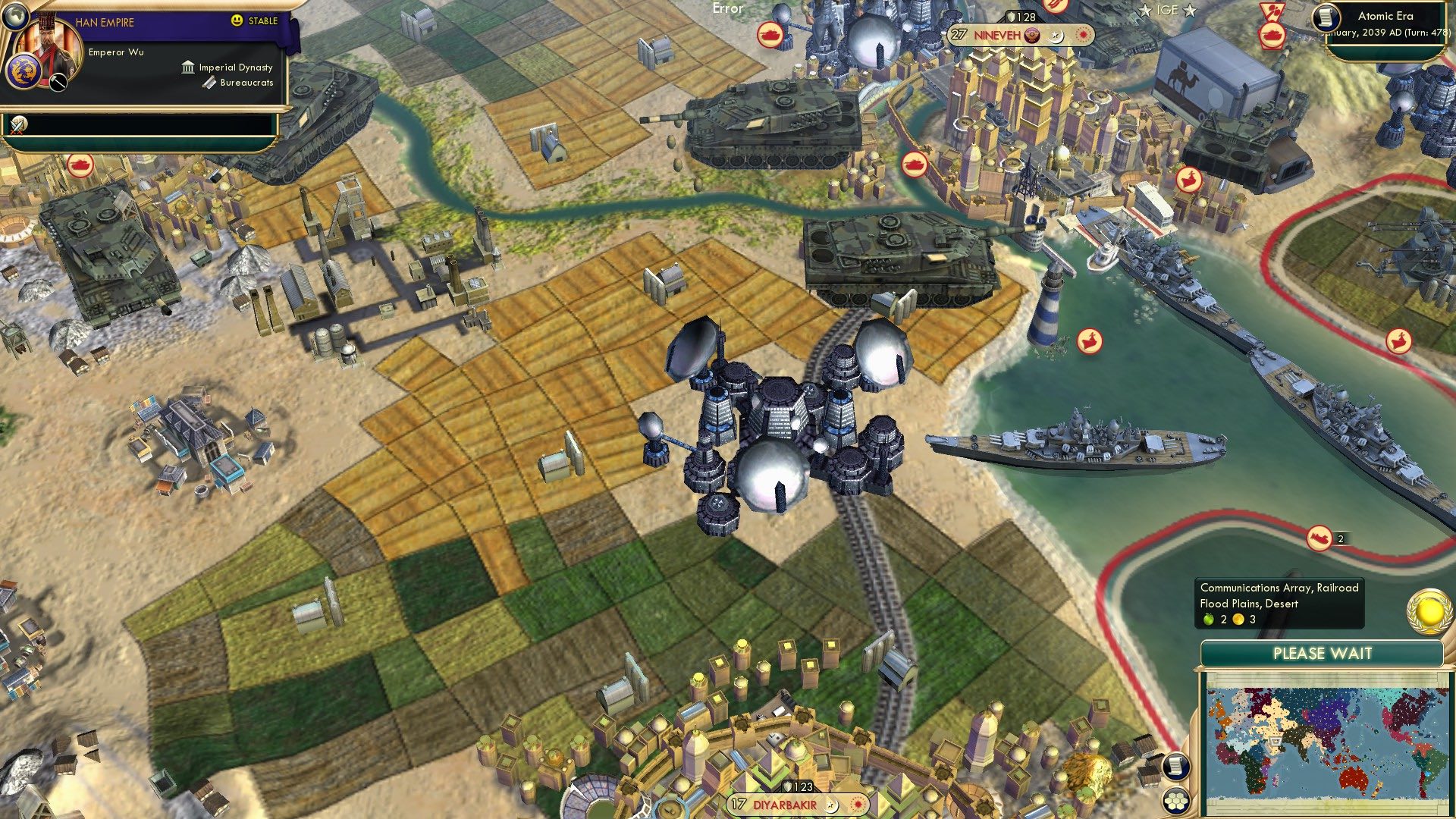Click the Bureaucrats policy scroll icon
1456x819 pixels.
click(209, 82)
